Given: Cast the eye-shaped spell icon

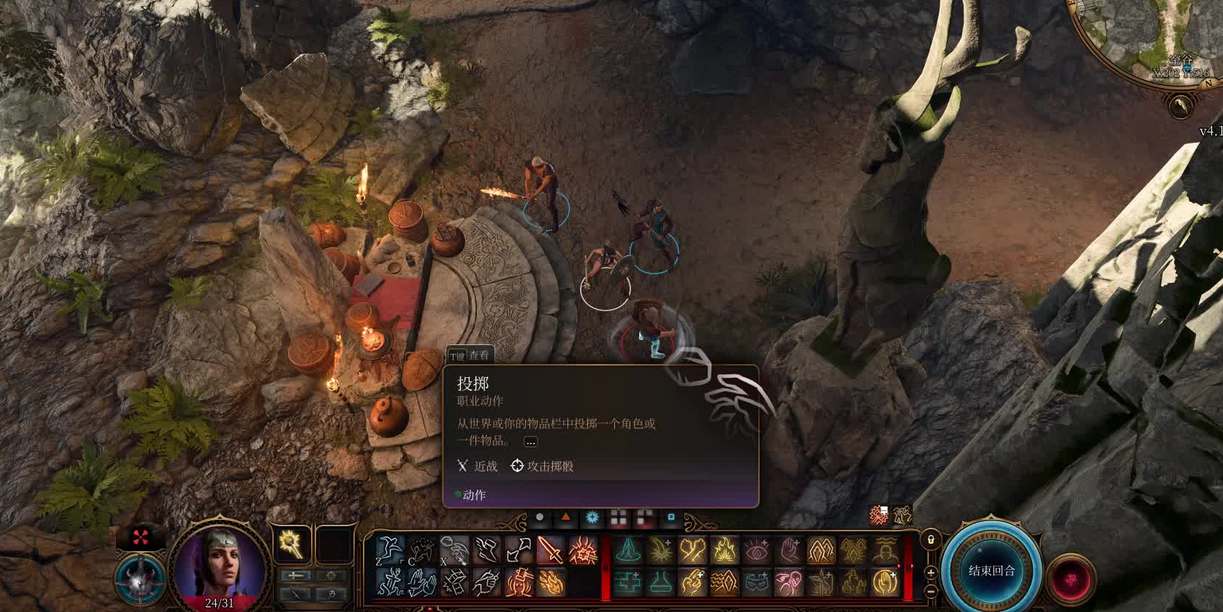Looking at the screenshot, I should click(757, 550).
